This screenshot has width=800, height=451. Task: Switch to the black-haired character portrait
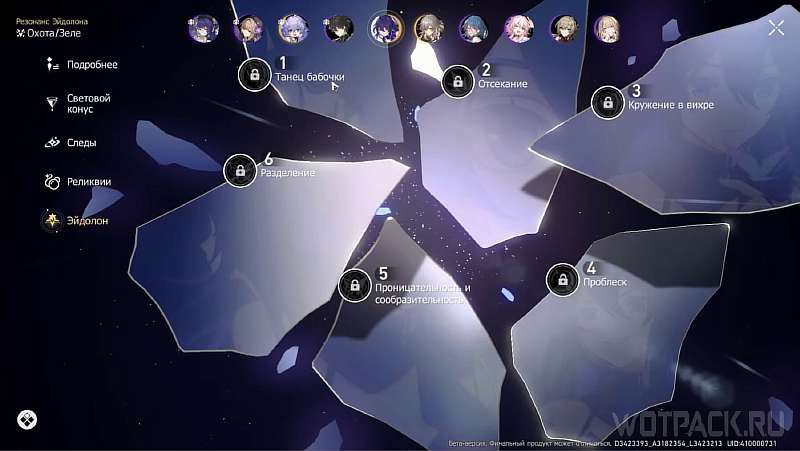[x=340, y=28]
